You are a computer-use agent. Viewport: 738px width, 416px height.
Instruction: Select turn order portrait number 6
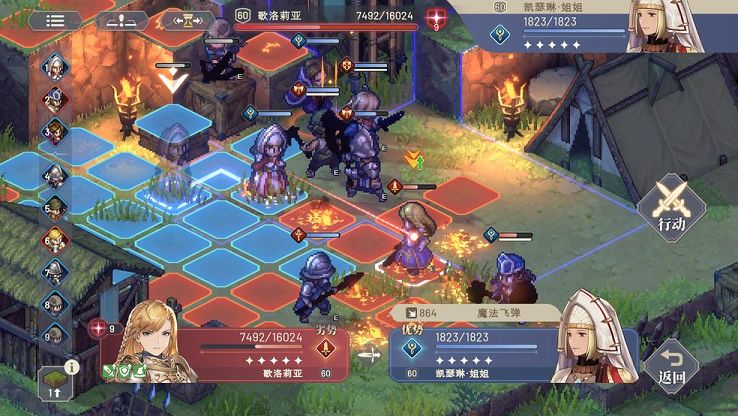tap(55, 239)
